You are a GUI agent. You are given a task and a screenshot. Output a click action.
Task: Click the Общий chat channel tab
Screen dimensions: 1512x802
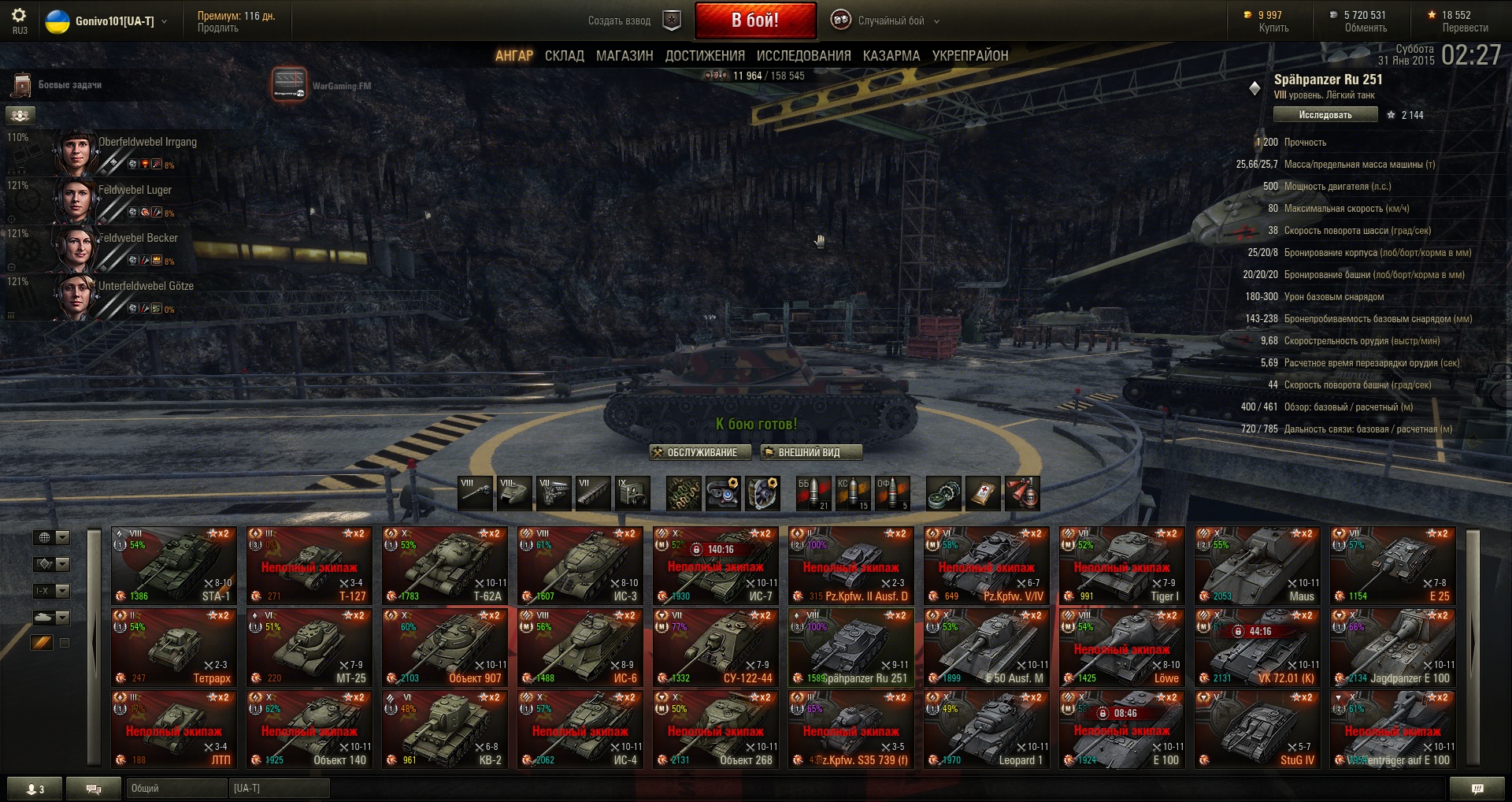tap(175, 788)
